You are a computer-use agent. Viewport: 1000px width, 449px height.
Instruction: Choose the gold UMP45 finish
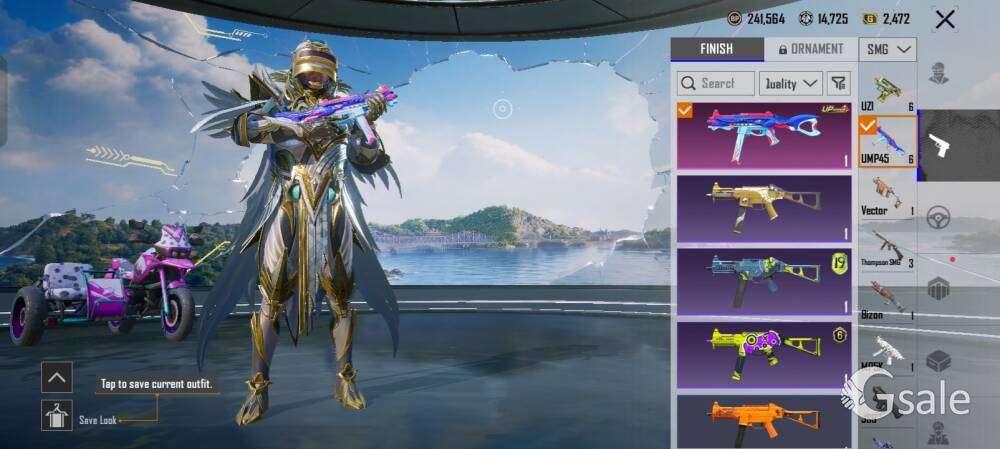click(763, 208)
